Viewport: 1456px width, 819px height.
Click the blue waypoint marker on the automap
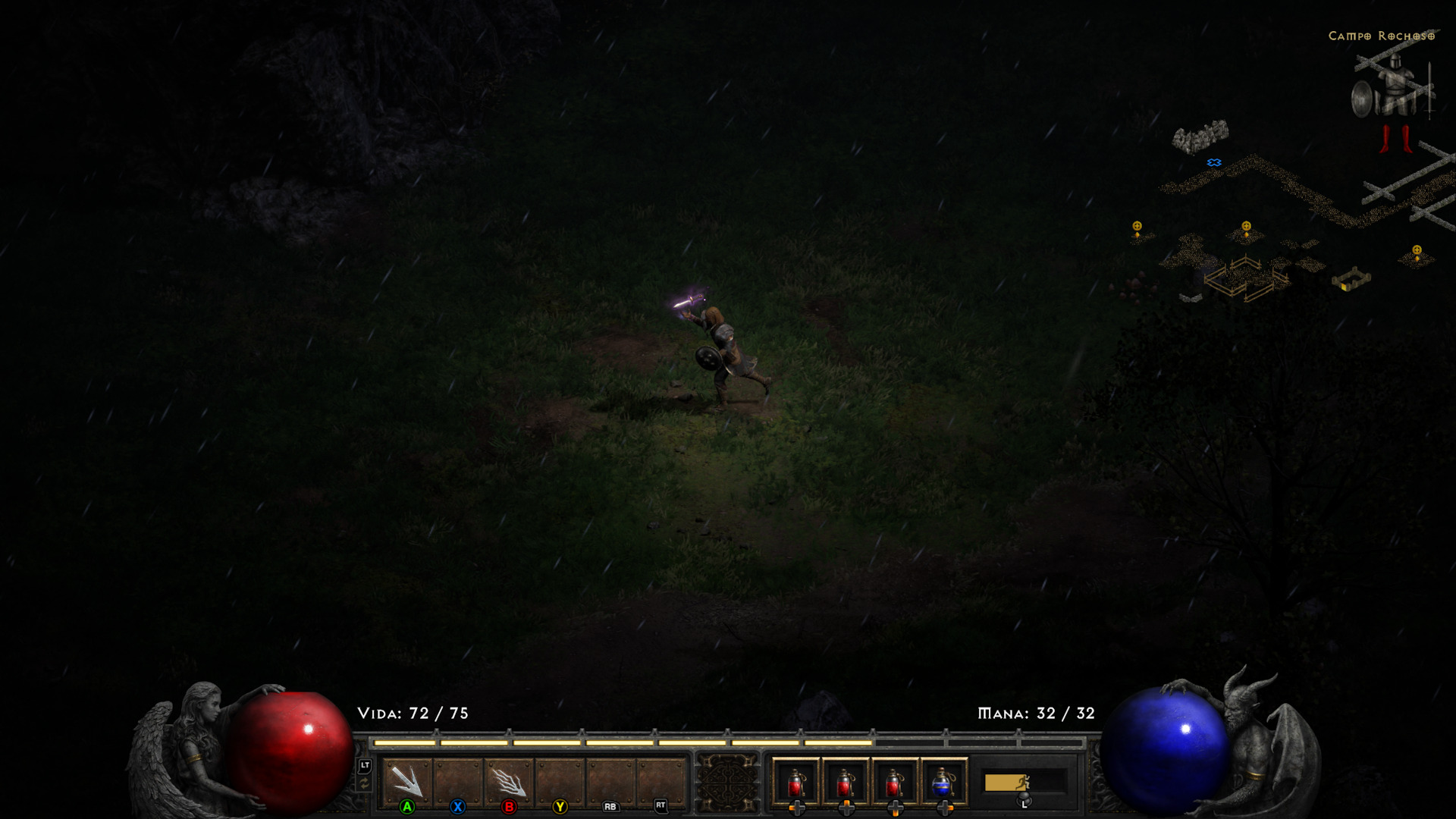(x=1214, y=162)
